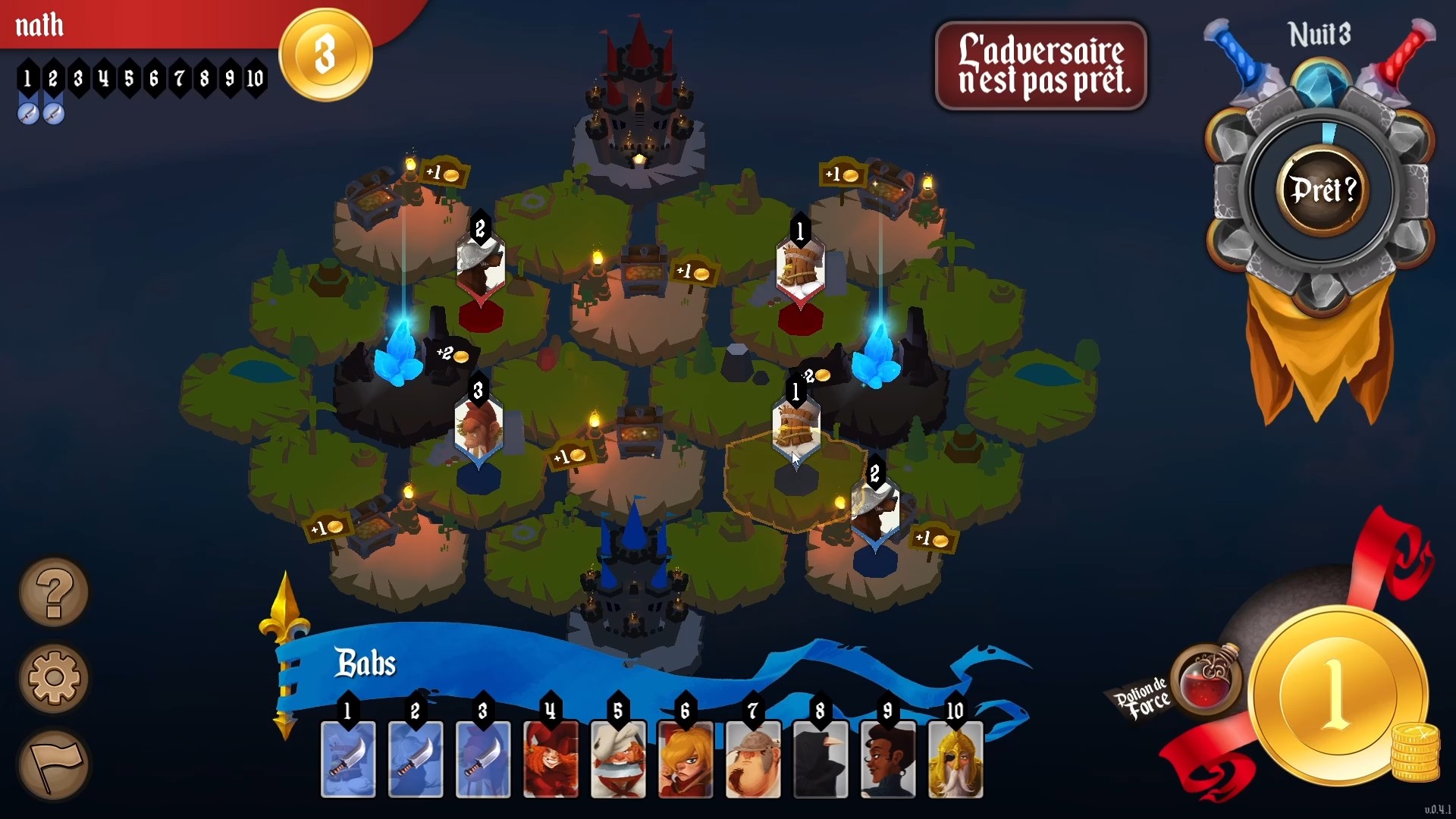Image resolution: width=1456 pixels, height=819 pixels.
Task: Select the strength 2 blue unit token
Action: click(876, 512)
